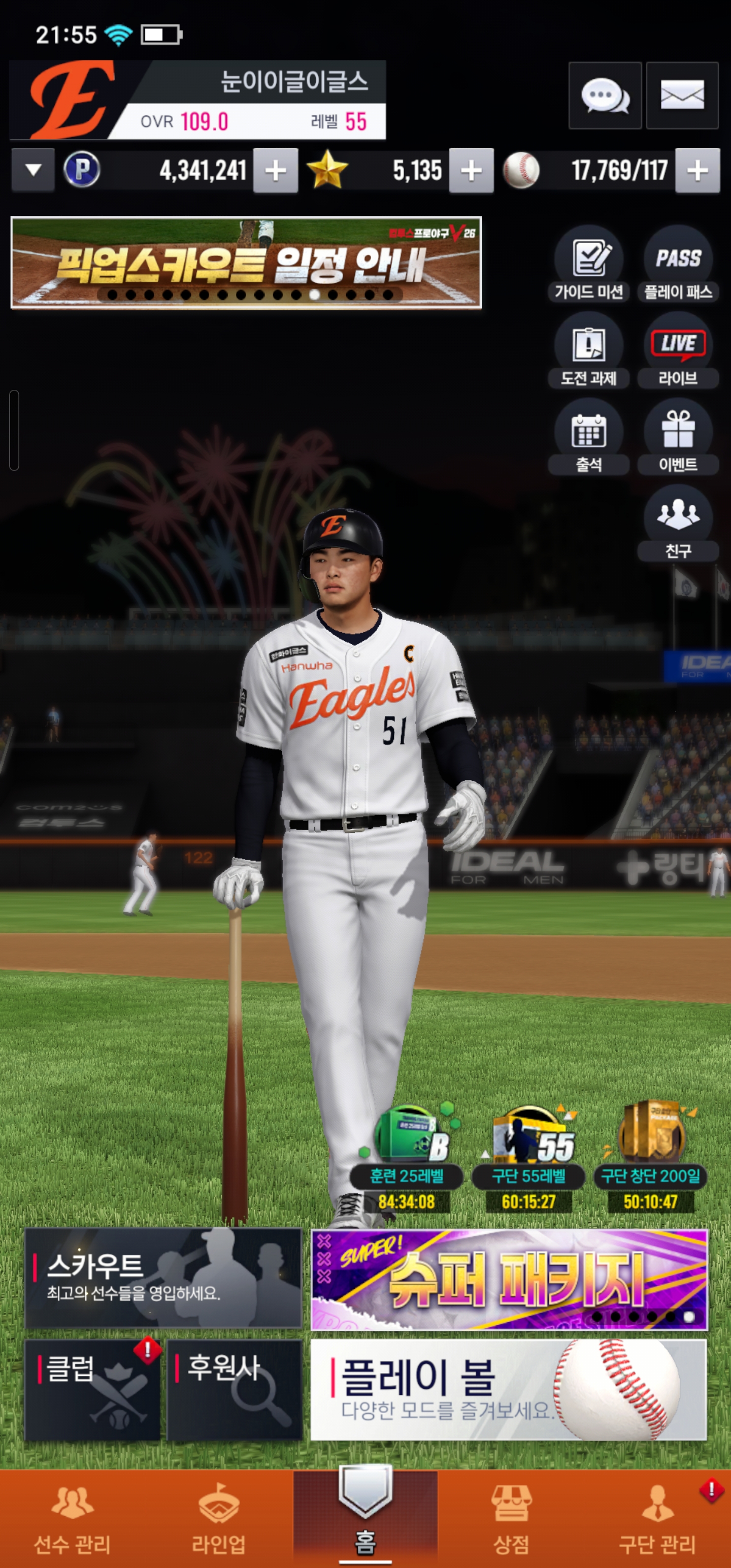Open the 스카우트 scout panel
731x1568 pixels.
163,1278
